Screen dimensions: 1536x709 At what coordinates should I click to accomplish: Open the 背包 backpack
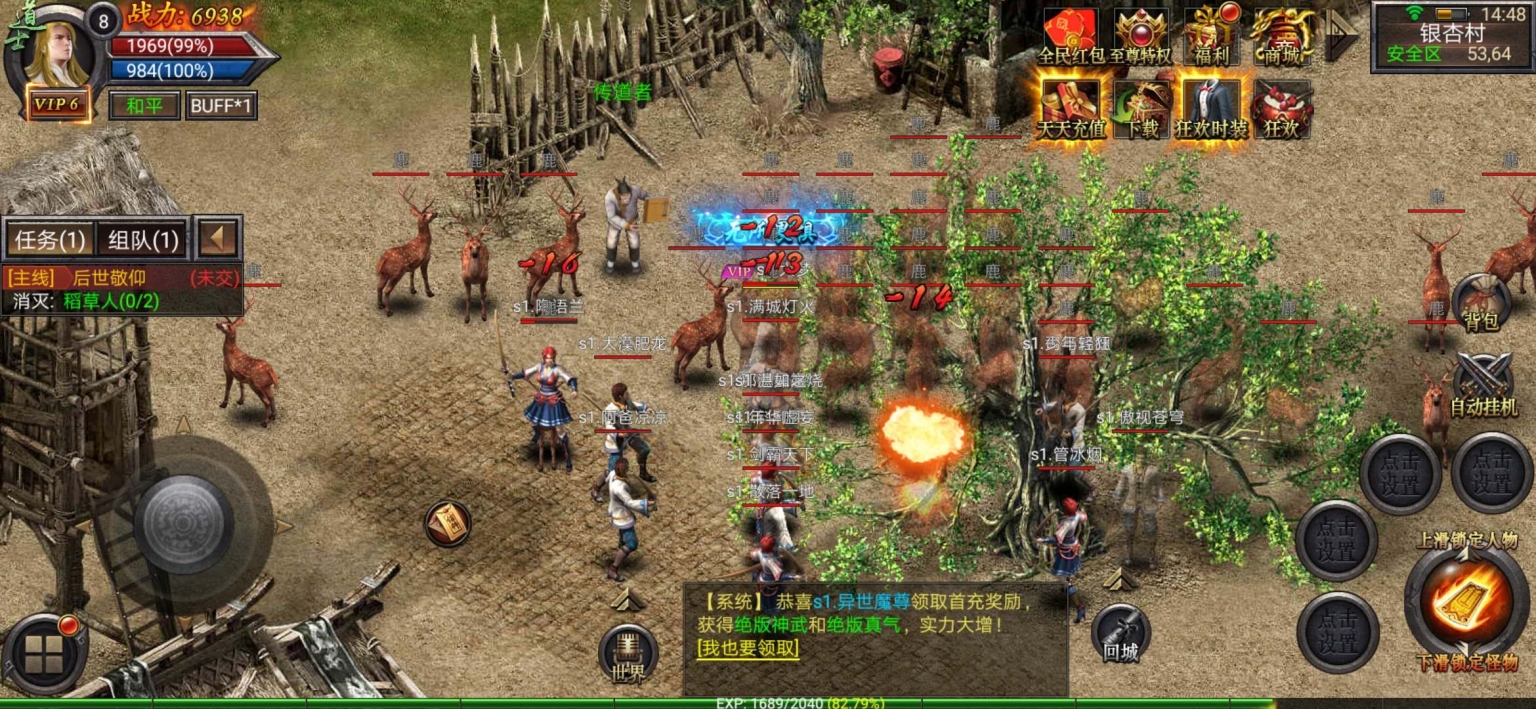coord(1480,302)
